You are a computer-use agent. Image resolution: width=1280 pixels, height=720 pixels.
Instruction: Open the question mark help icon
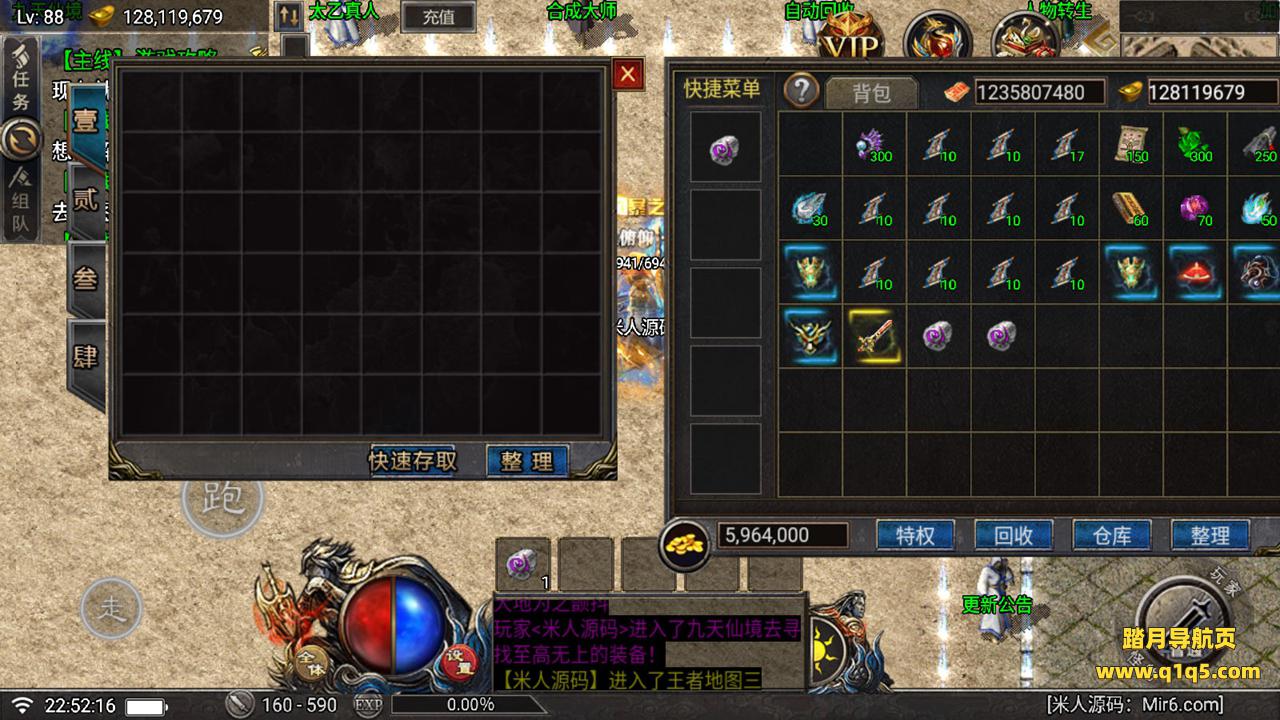[x=801, y=90]
